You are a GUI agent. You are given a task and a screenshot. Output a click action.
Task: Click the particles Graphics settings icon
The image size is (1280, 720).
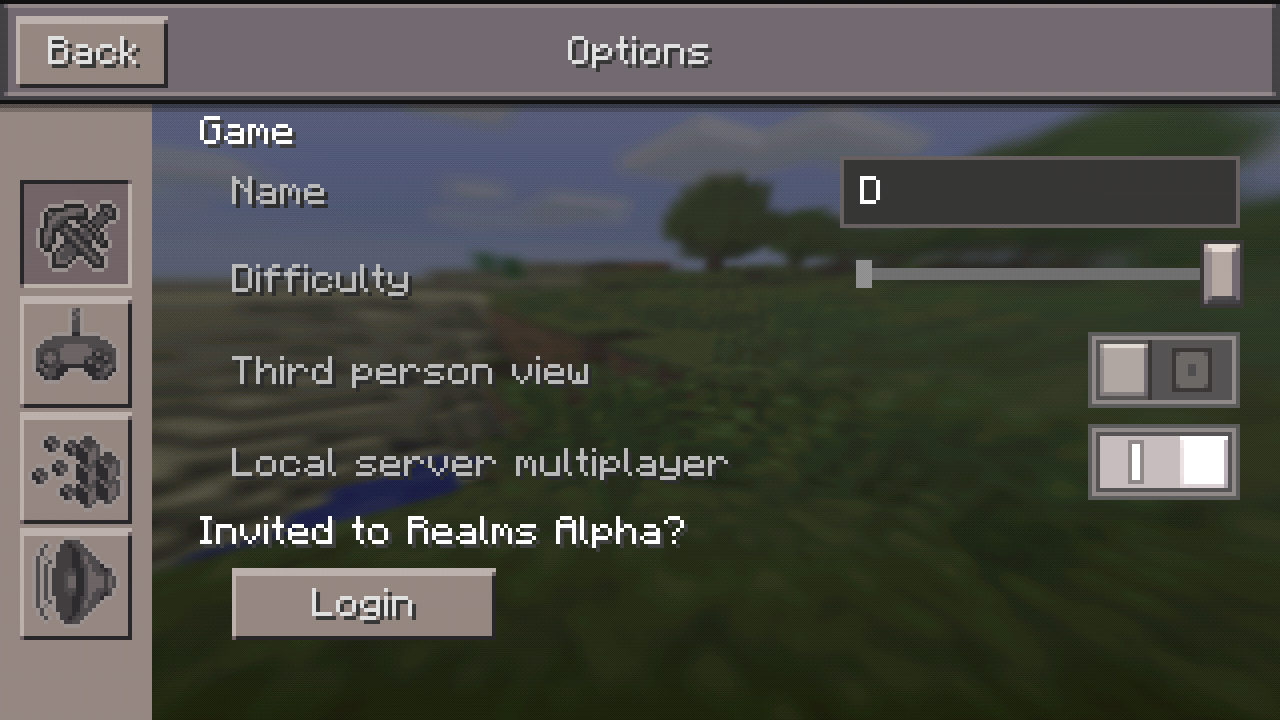[x=75, y=468]
